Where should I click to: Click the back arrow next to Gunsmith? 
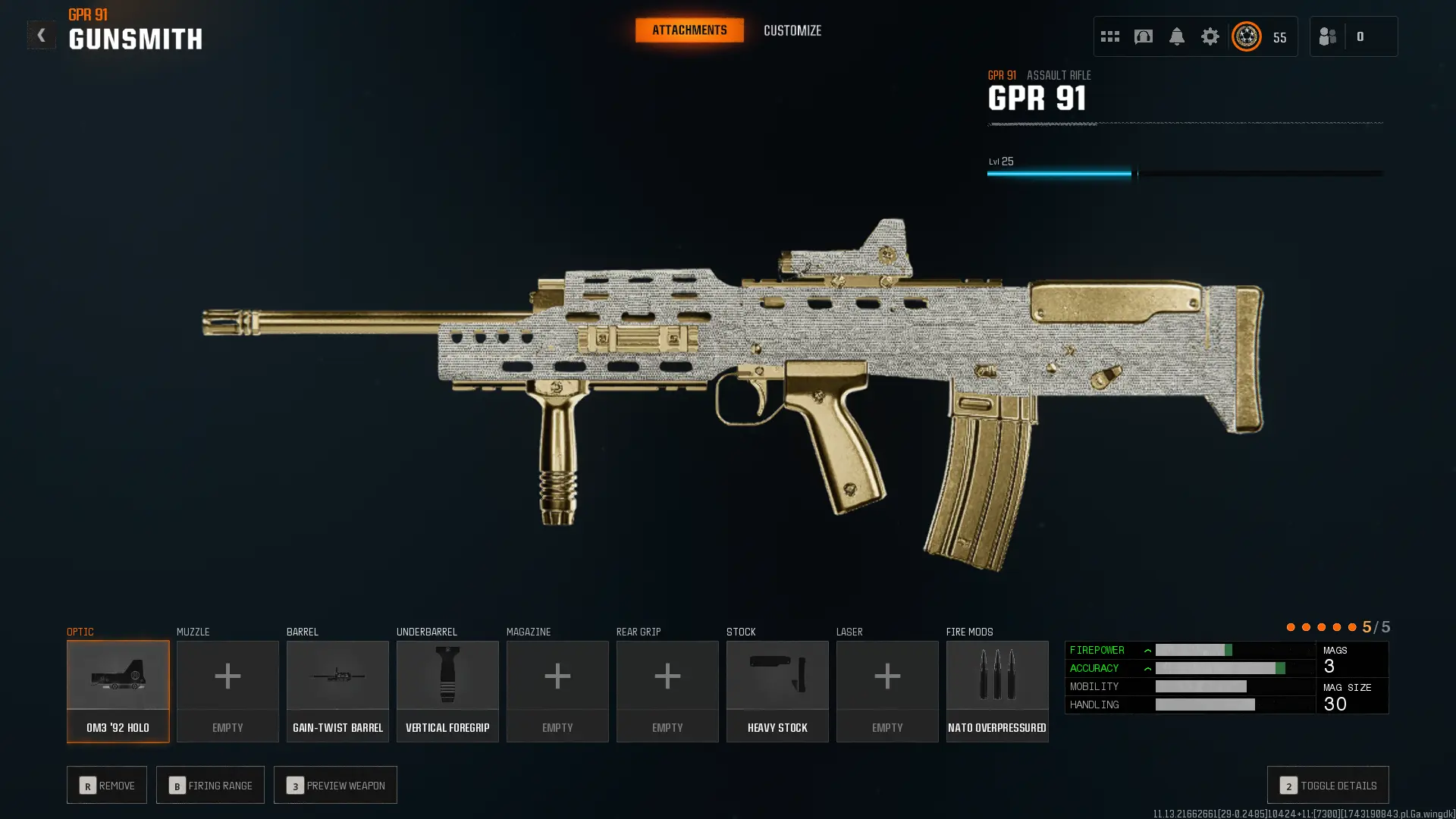click(42, 34)
